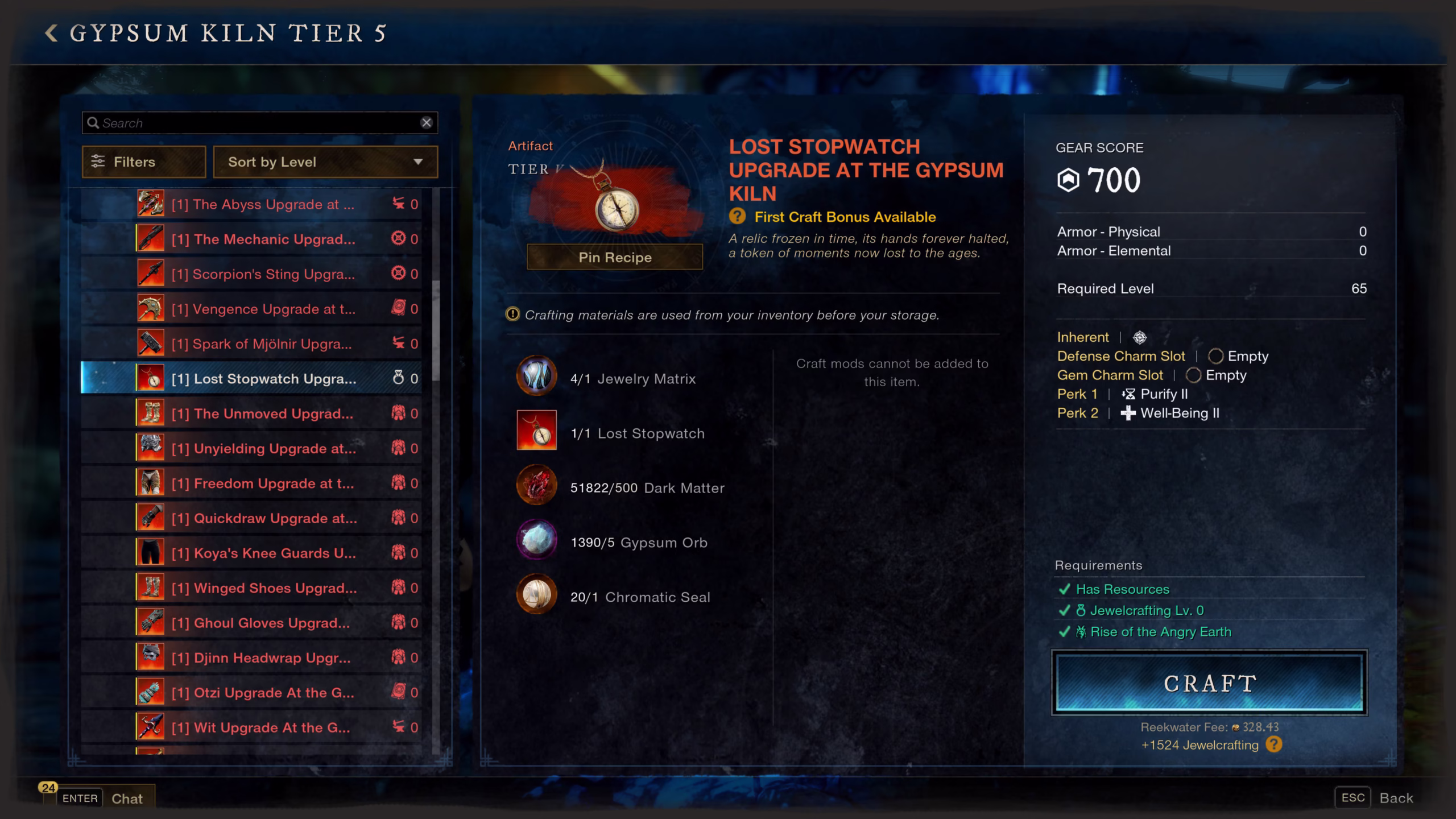Choose The Mechanic Upgrade recipe
The width and height of the screenshot is (1456, 819).
263,239
